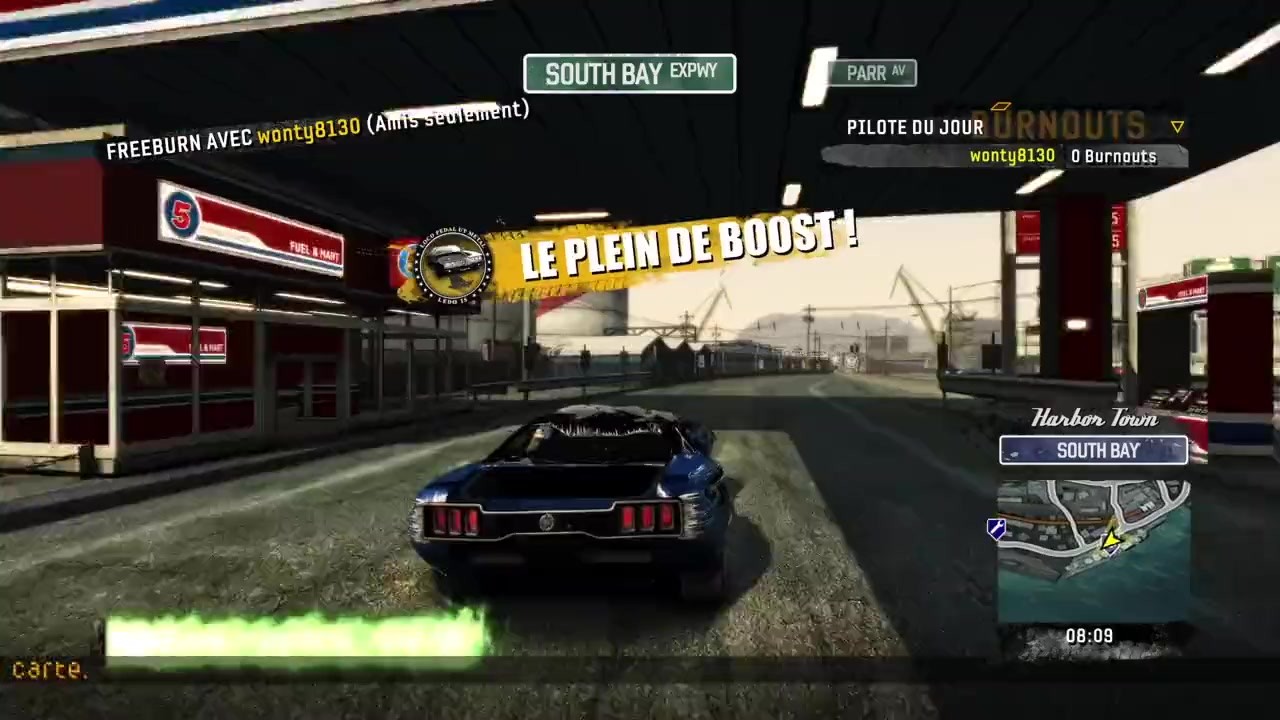Image resolution: width=1280 pixels, height=720 pixels.
Task: Click the shield marker beside the minimap
Action: pos(996,530)
